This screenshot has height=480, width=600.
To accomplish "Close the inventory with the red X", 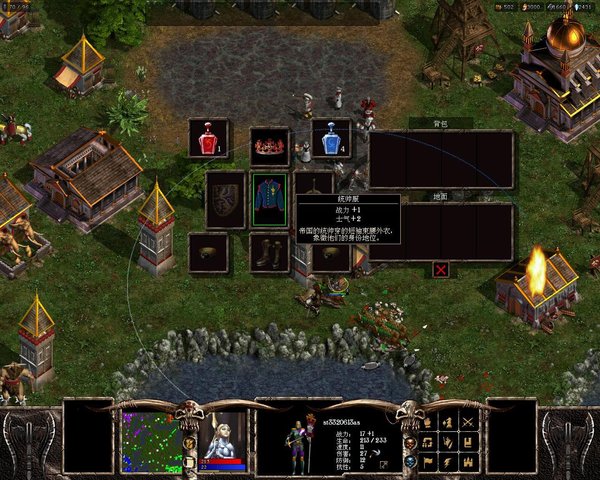I will coord(440,269).
